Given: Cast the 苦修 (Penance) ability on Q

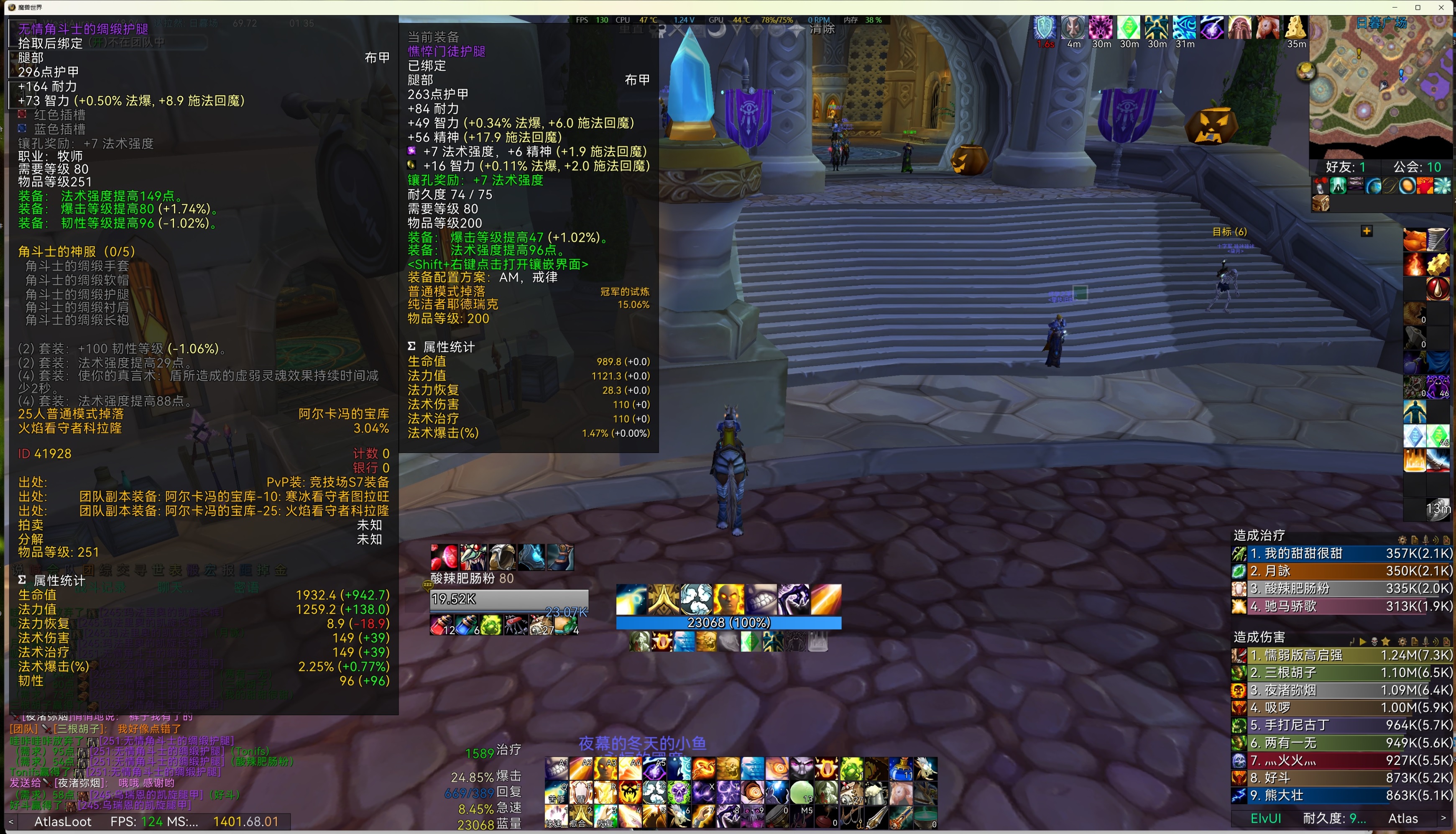Looking at the screenshot, I should point(556,792).
